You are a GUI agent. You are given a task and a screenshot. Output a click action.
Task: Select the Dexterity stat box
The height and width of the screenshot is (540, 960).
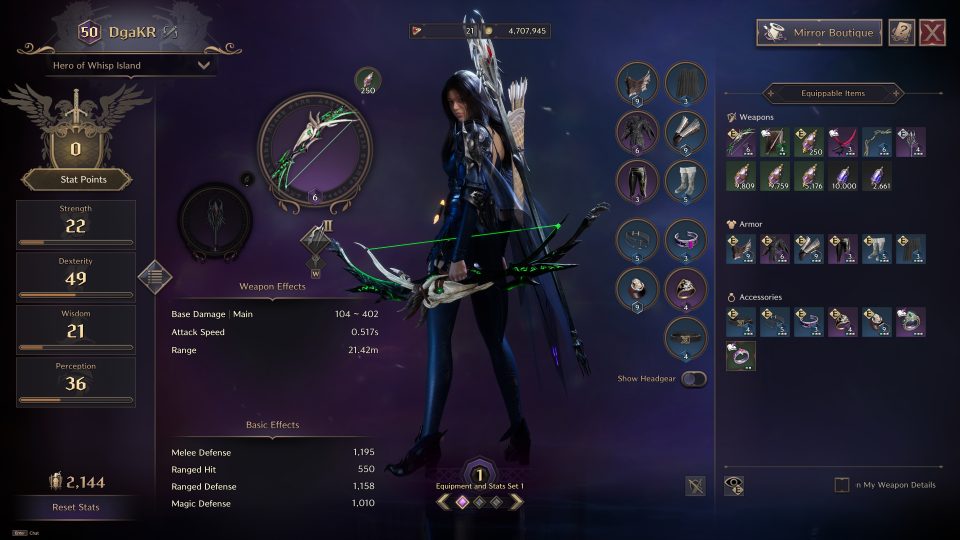click(76, 275)
